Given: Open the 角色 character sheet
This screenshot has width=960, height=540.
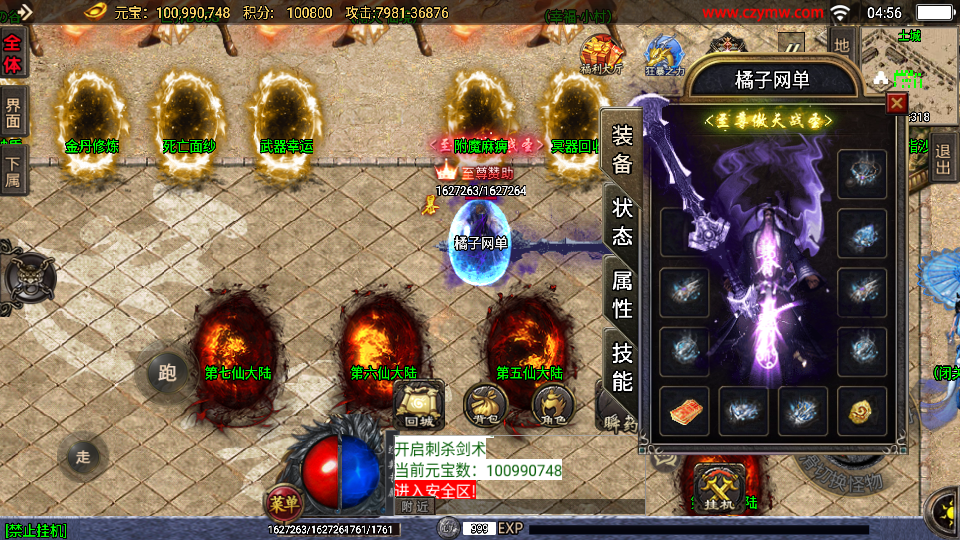Looking at the screenshot, I should click(552, 405).
